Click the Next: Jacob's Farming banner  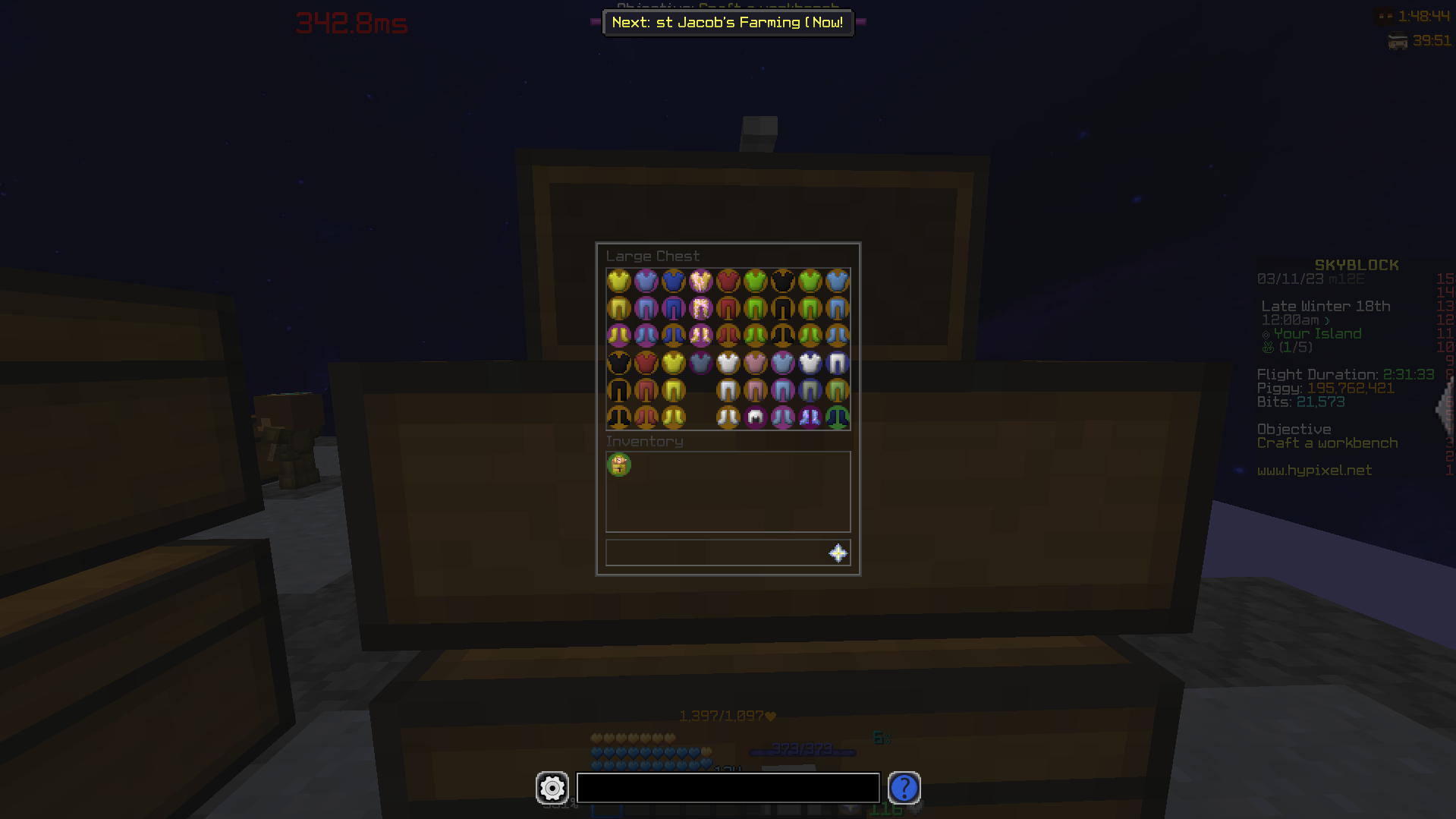(727, 23)
